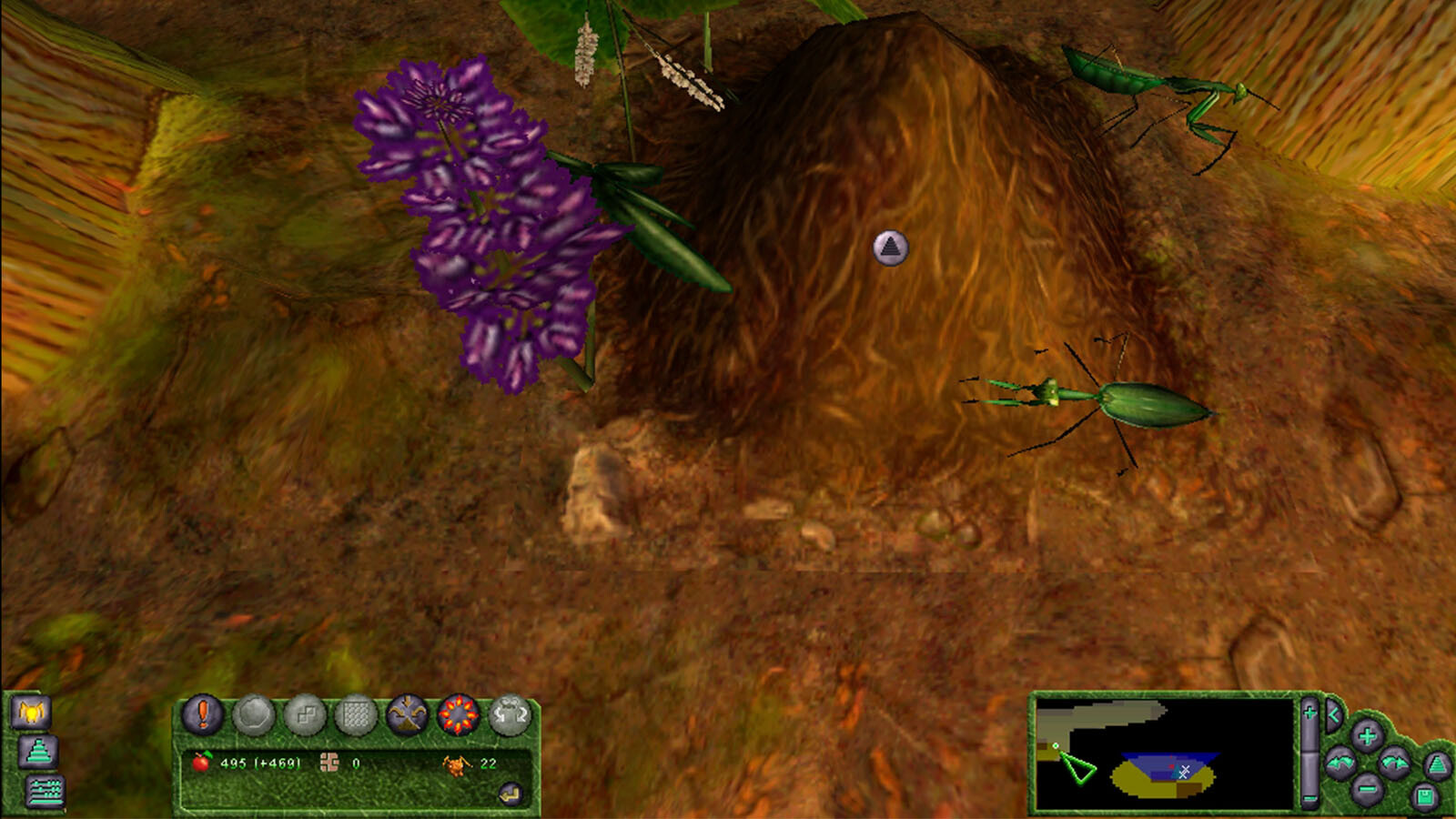Rotate the camera right with the curved arrow
The image size is (1456, 819).
tap(1393, 763)
